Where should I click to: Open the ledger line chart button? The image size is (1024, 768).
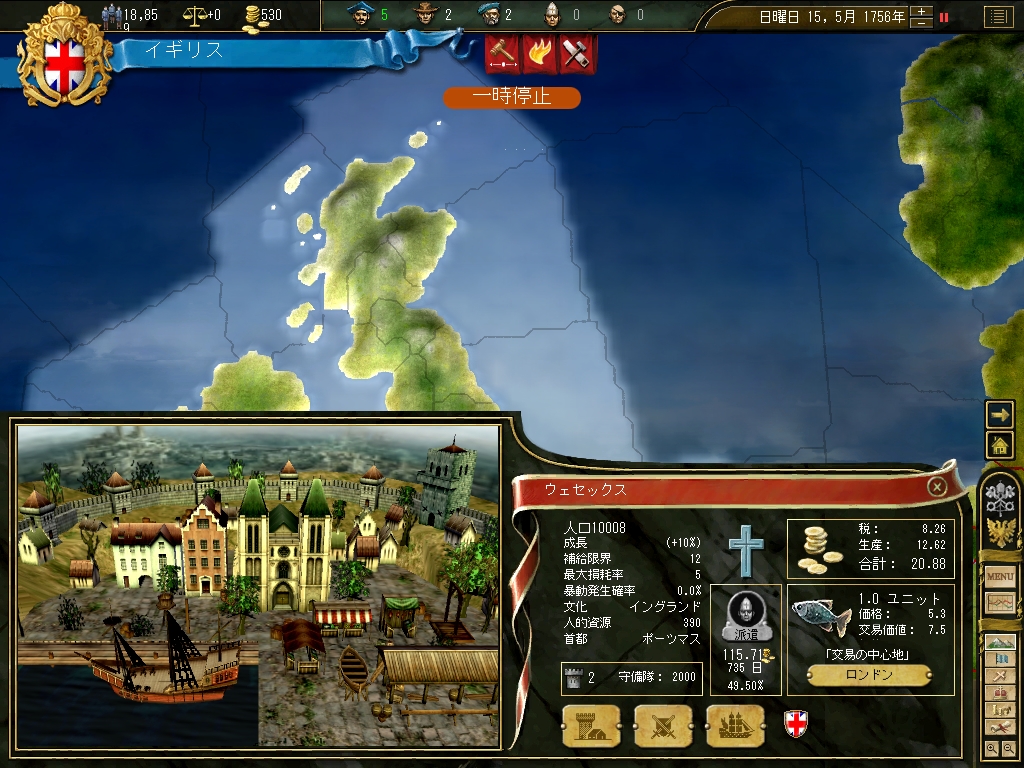tap(1000, 602)
